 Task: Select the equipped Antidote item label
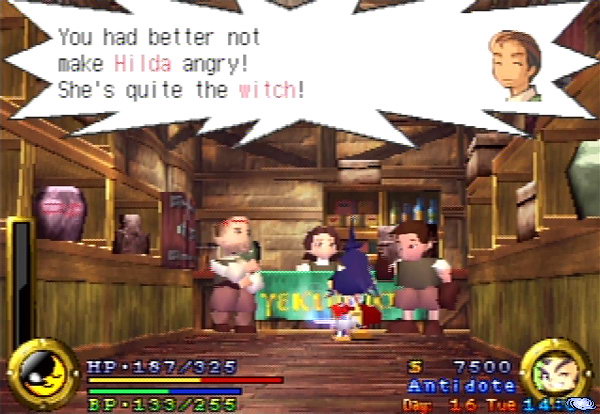(461, 386)
